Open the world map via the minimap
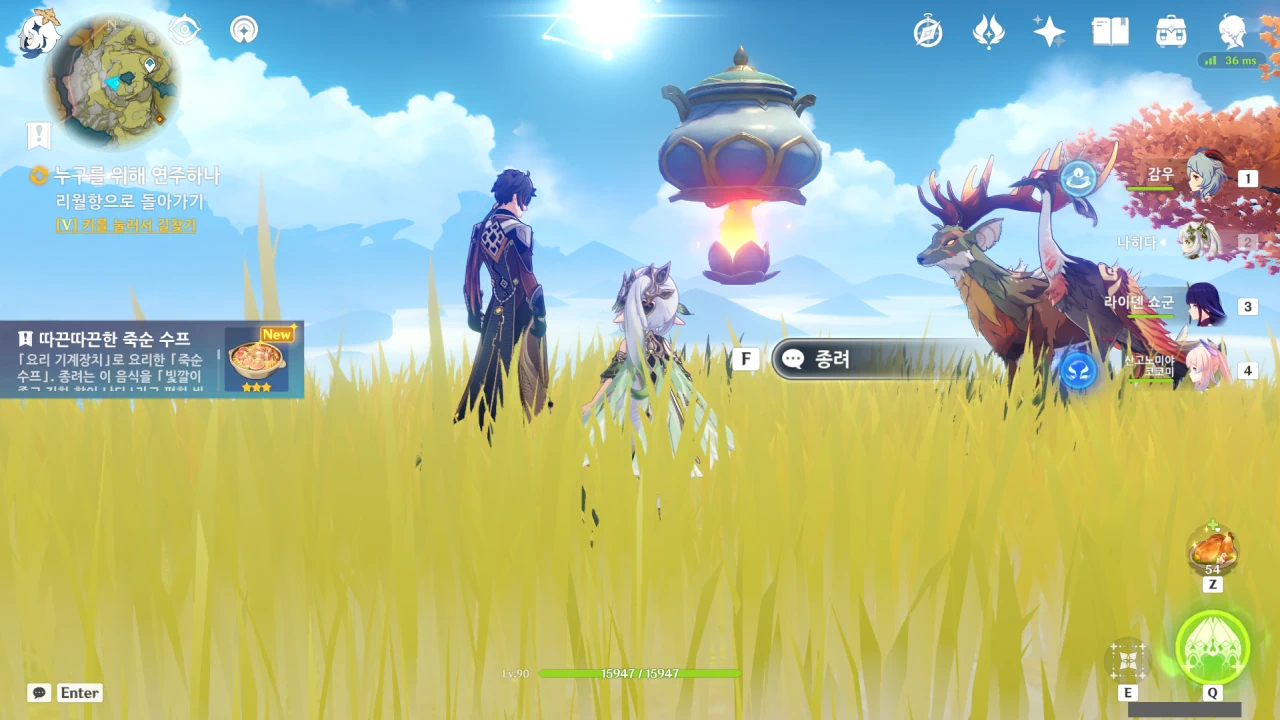 coord(112,80)
